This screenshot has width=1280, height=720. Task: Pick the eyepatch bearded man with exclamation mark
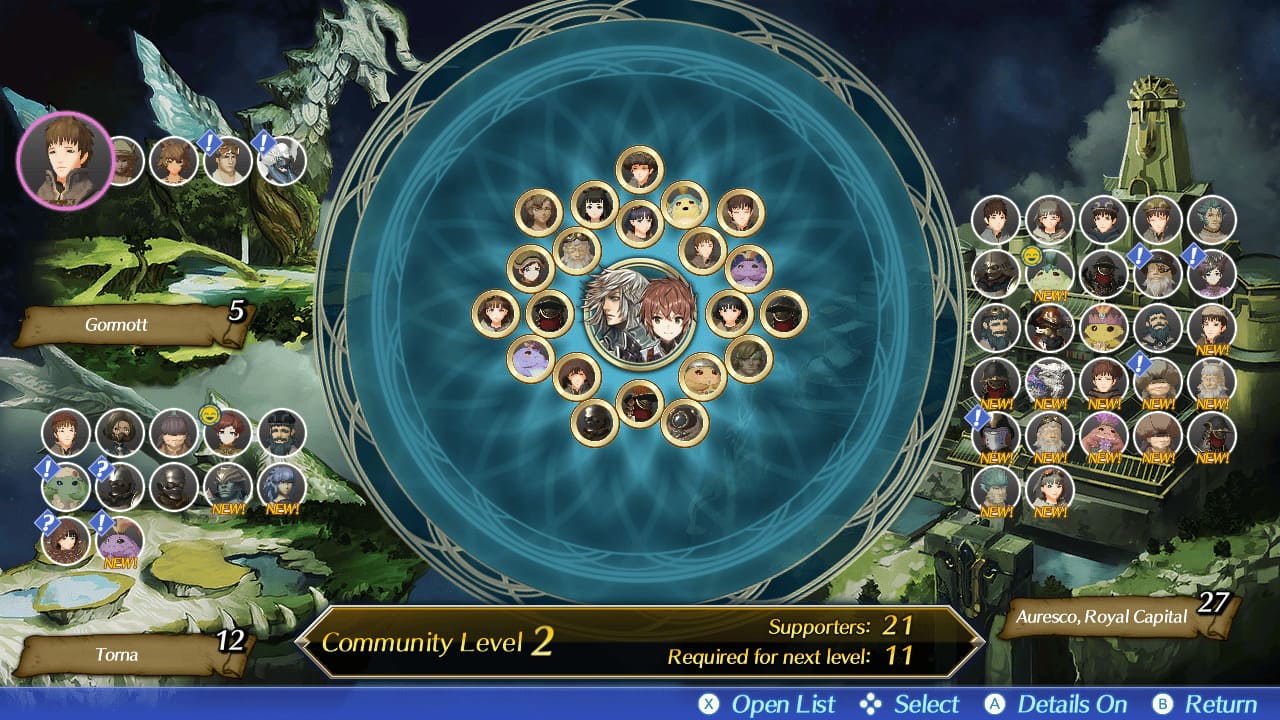click(x=1158, y=273)
